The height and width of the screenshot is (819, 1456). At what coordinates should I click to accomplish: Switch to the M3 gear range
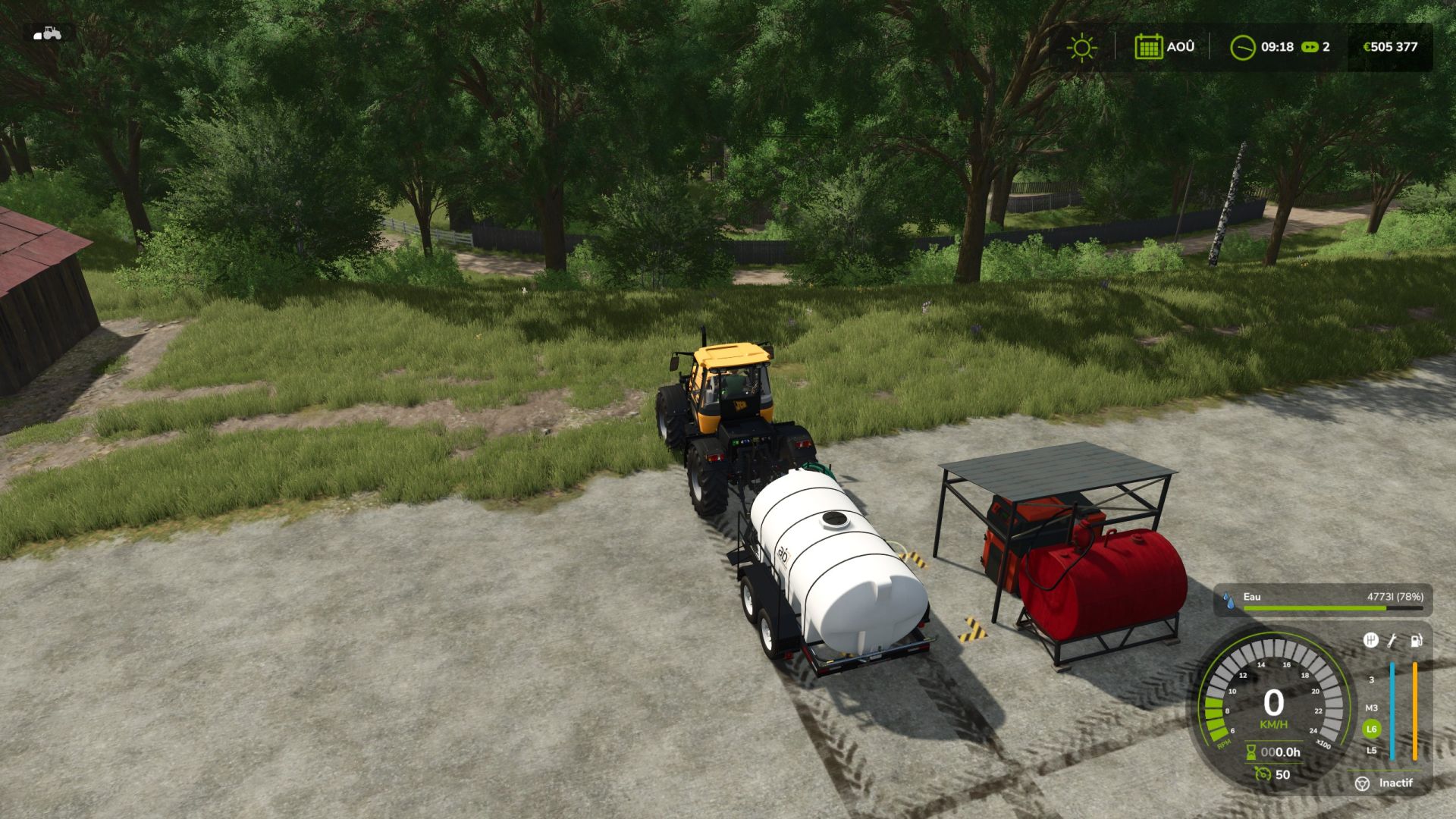1371,708
